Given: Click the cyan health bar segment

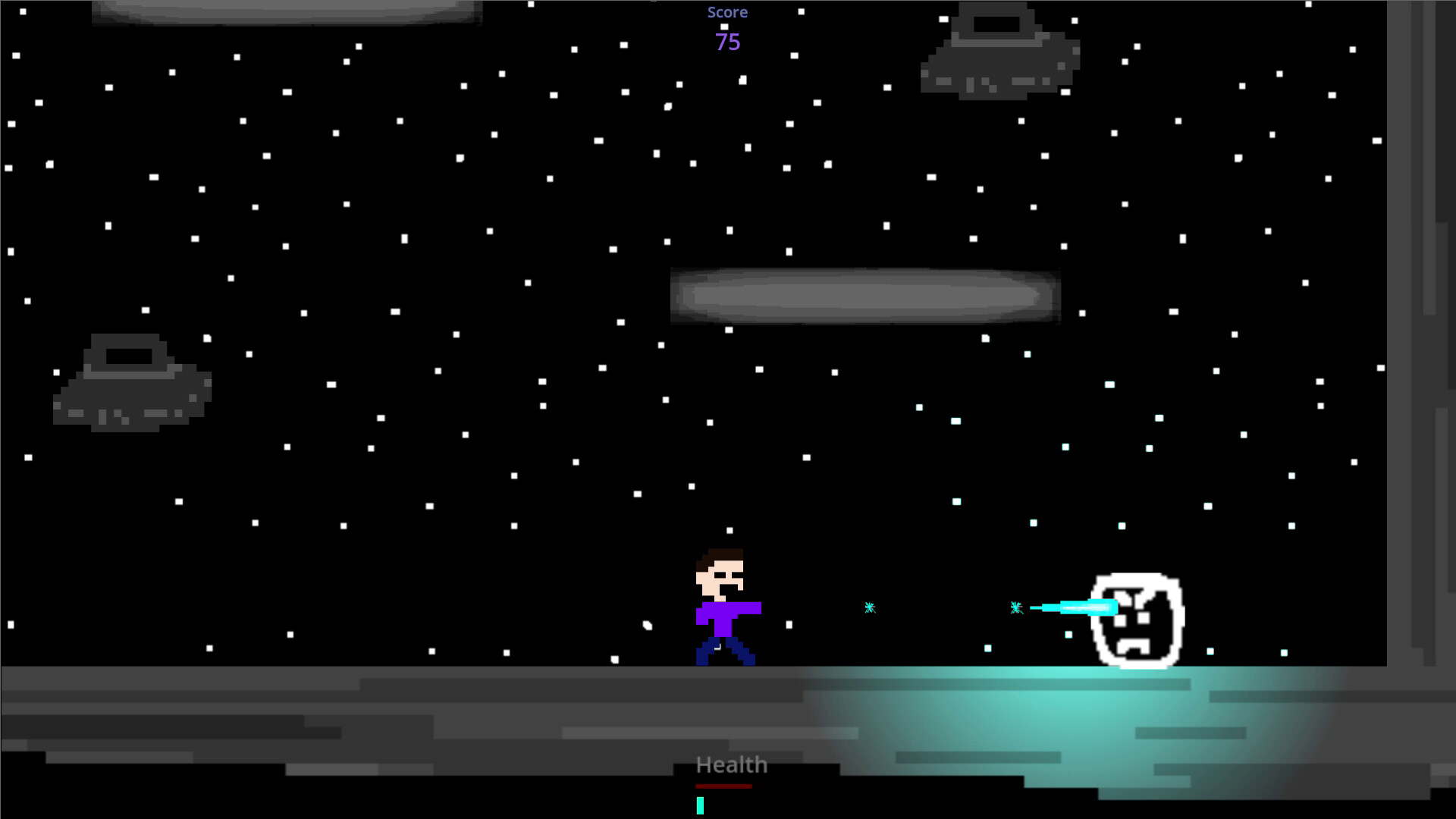Looking at the screenshot, I should (x=699, y=805).
